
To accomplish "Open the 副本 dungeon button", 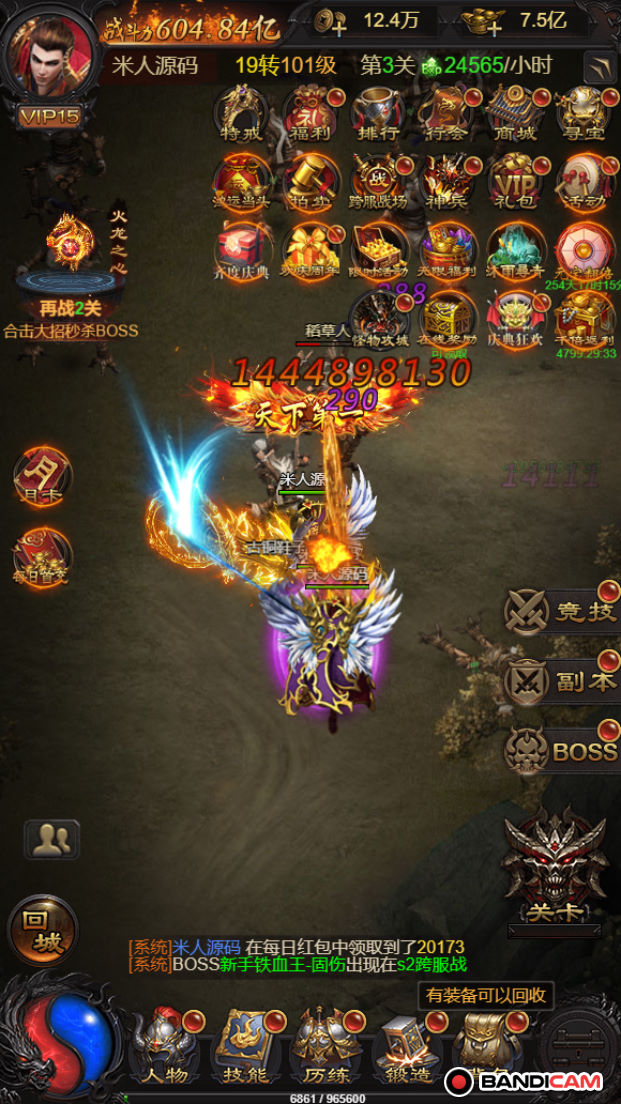I will [561, 680].
